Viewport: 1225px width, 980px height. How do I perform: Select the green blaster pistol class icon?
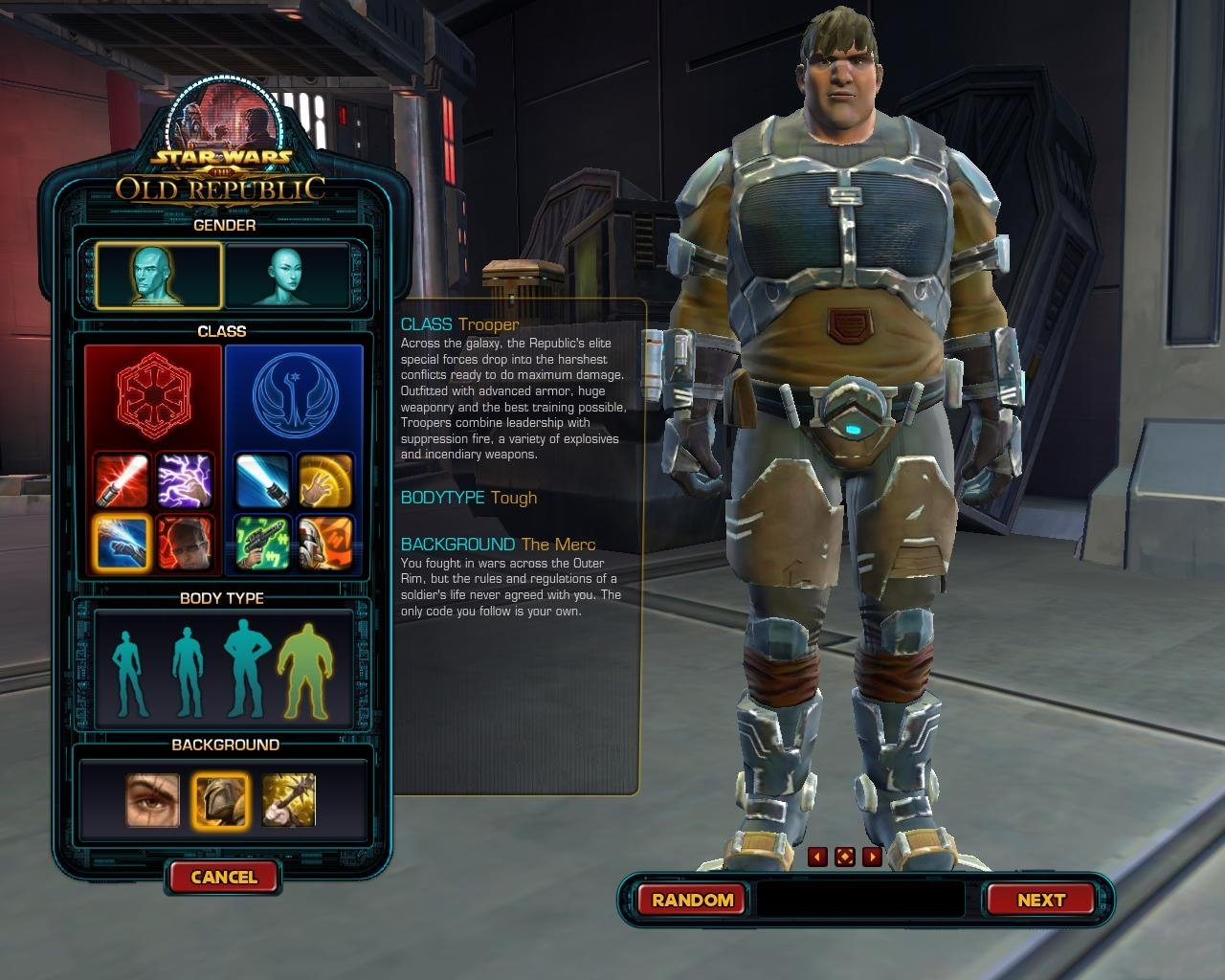pyautogui.click(x=263, y=542)
